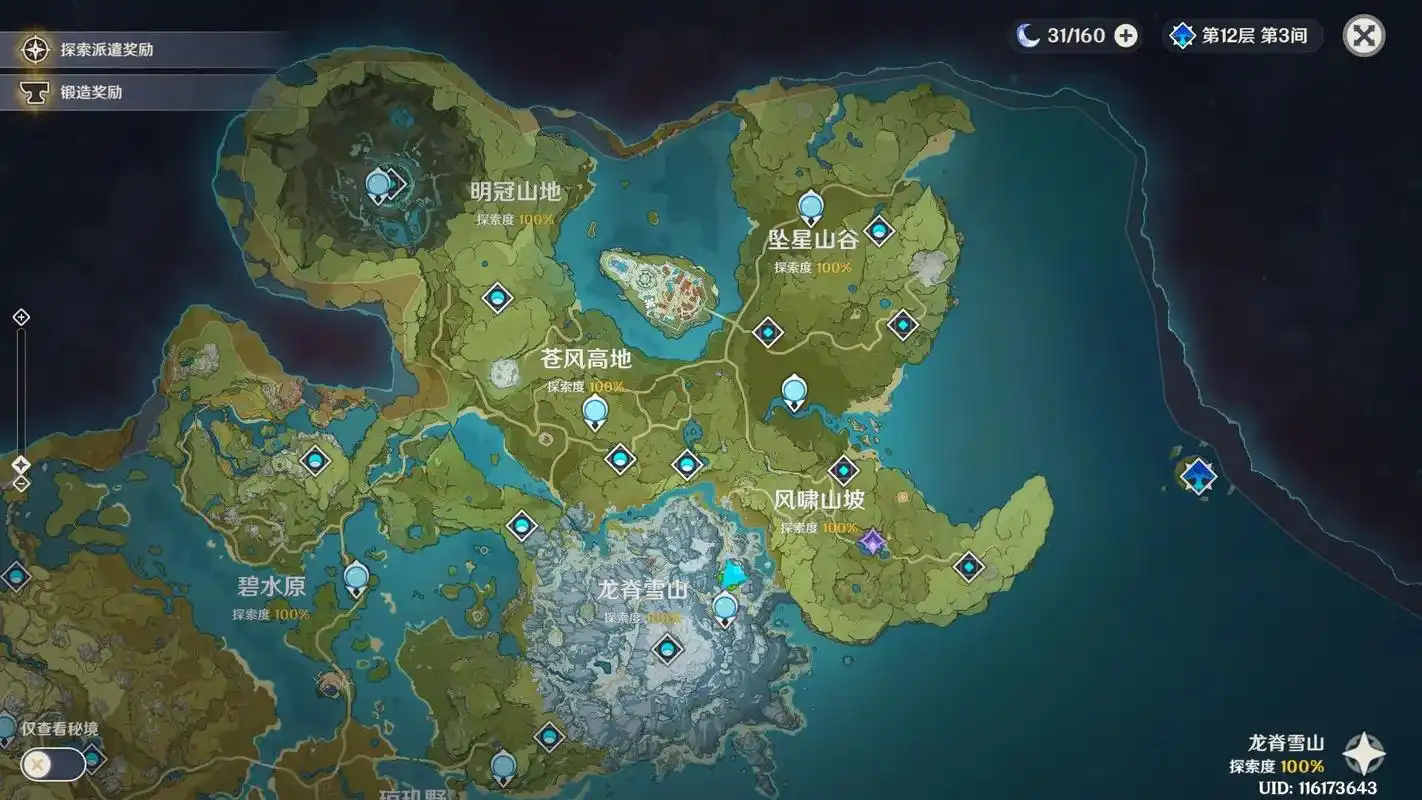Screen dimensions: 1422x800
Task: Open the 锻造奖励 forging rewards
Action: (x=90, y=92)
